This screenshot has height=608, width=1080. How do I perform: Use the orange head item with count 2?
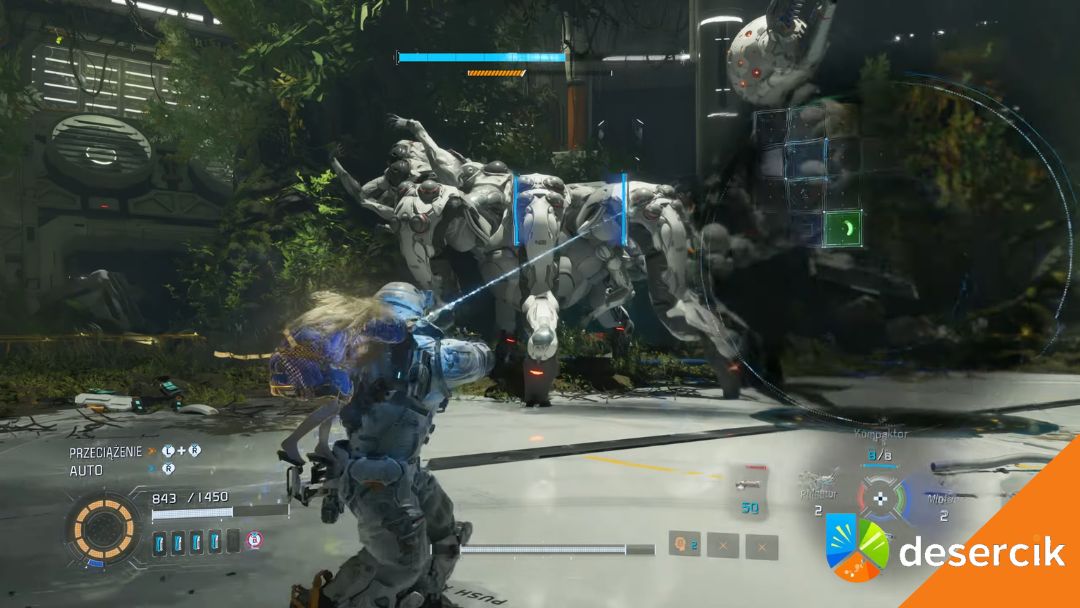click(x=684, y=545)
